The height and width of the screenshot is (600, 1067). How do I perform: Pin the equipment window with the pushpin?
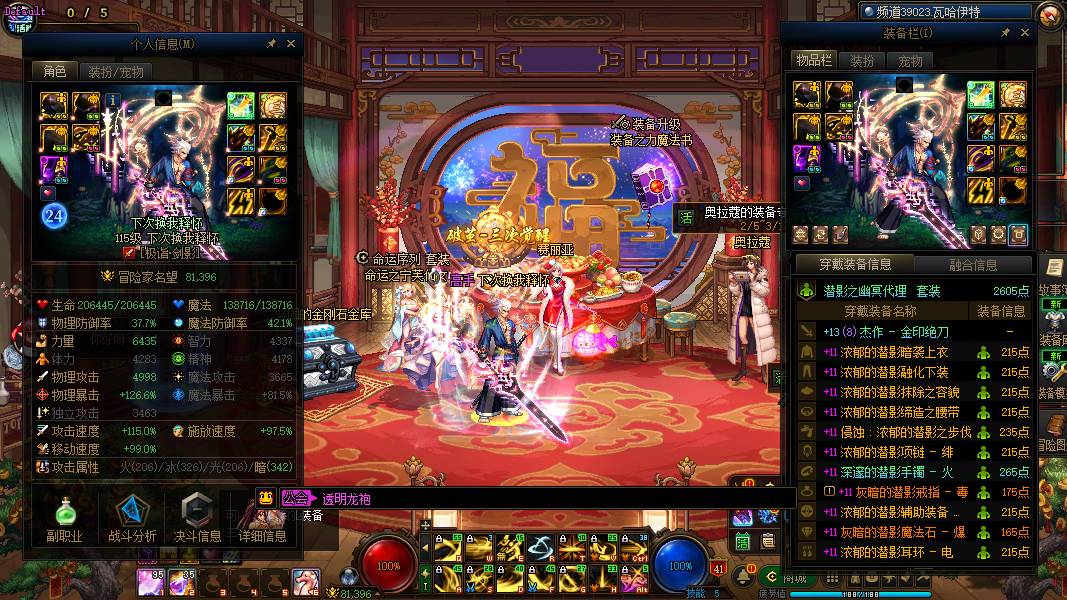(x=1005, y=34)
